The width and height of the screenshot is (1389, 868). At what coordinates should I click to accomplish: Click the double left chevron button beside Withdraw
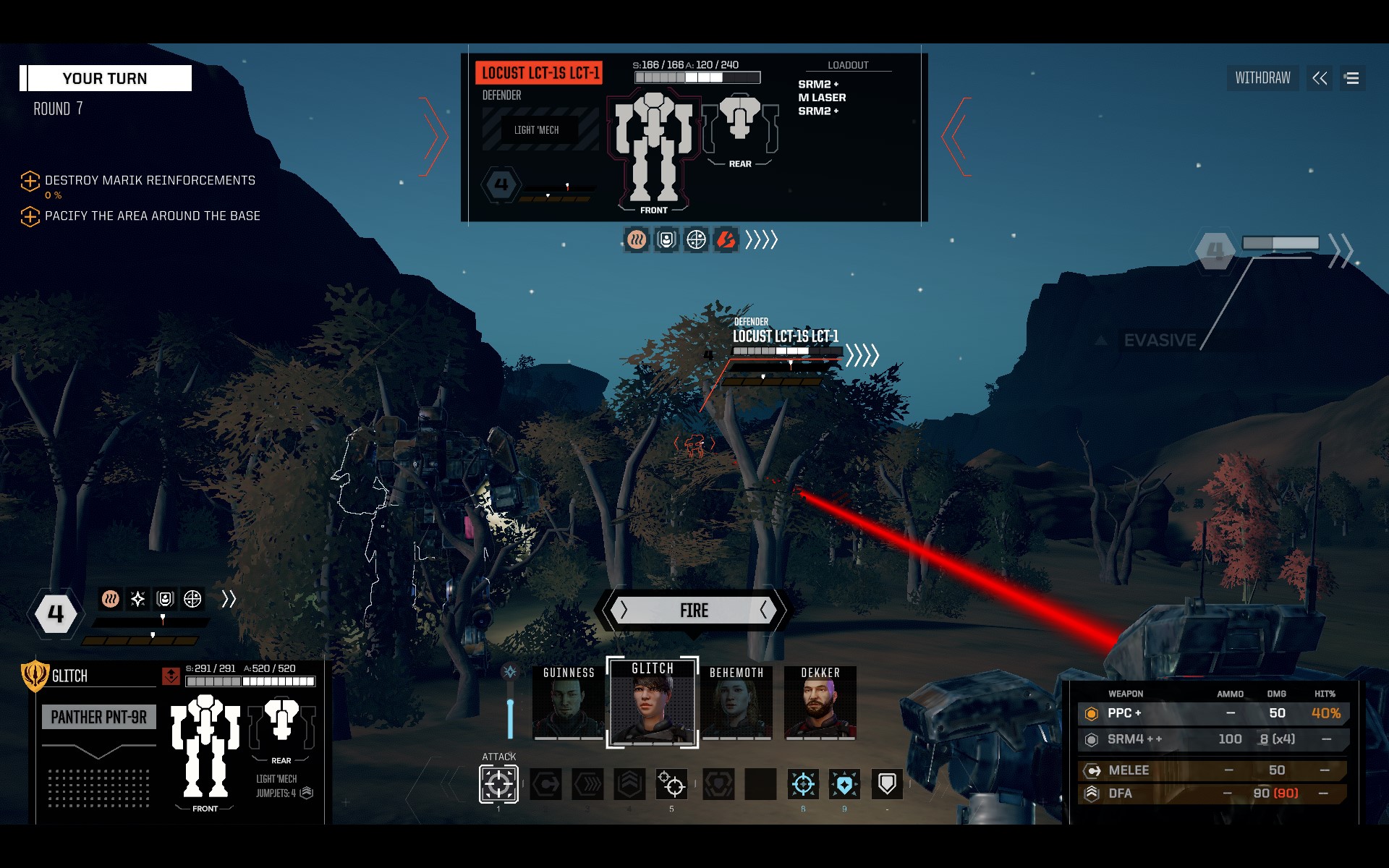click(x=1320, y=78)
